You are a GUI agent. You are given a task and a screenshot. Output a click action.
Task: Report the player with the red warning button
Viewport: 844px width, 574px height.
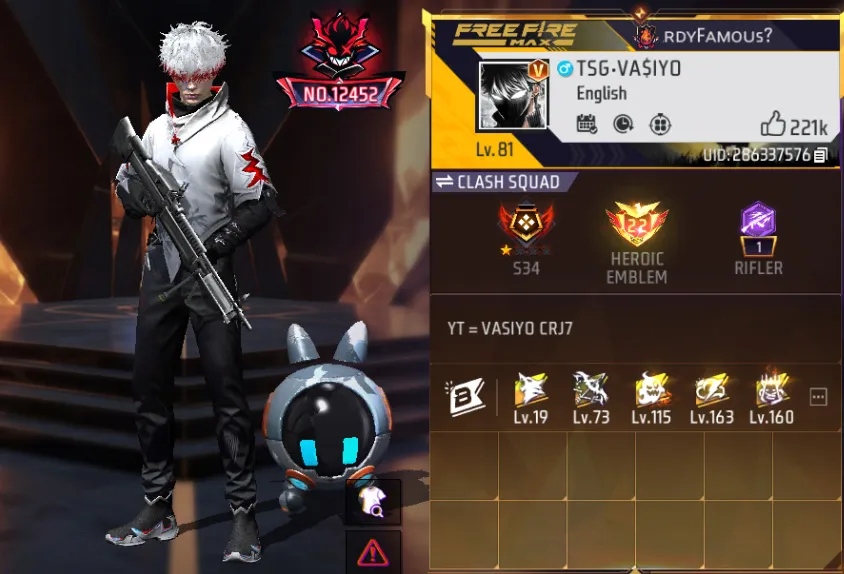click(373, 551)
